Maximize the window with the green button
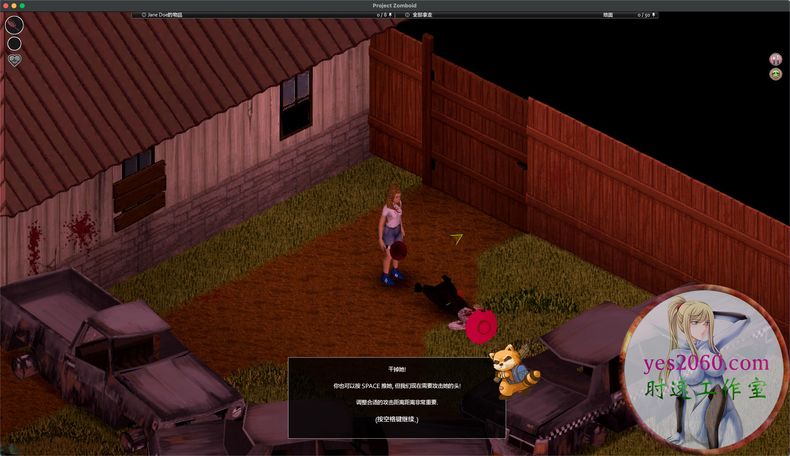The image size is (790, 456). click(22, 5)
